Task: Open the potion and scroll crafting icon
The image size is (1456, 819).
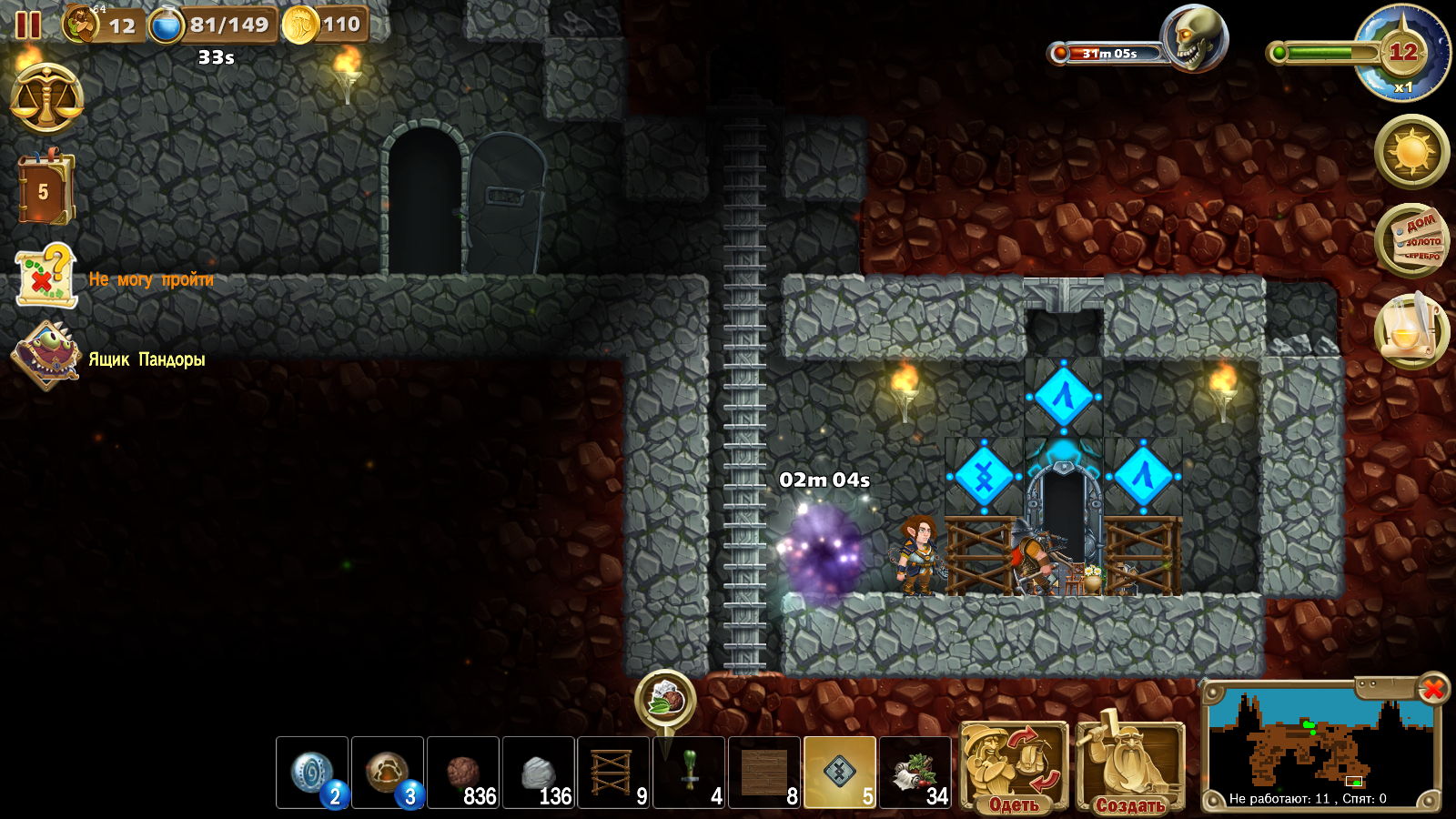Action: pos(1410,329)
